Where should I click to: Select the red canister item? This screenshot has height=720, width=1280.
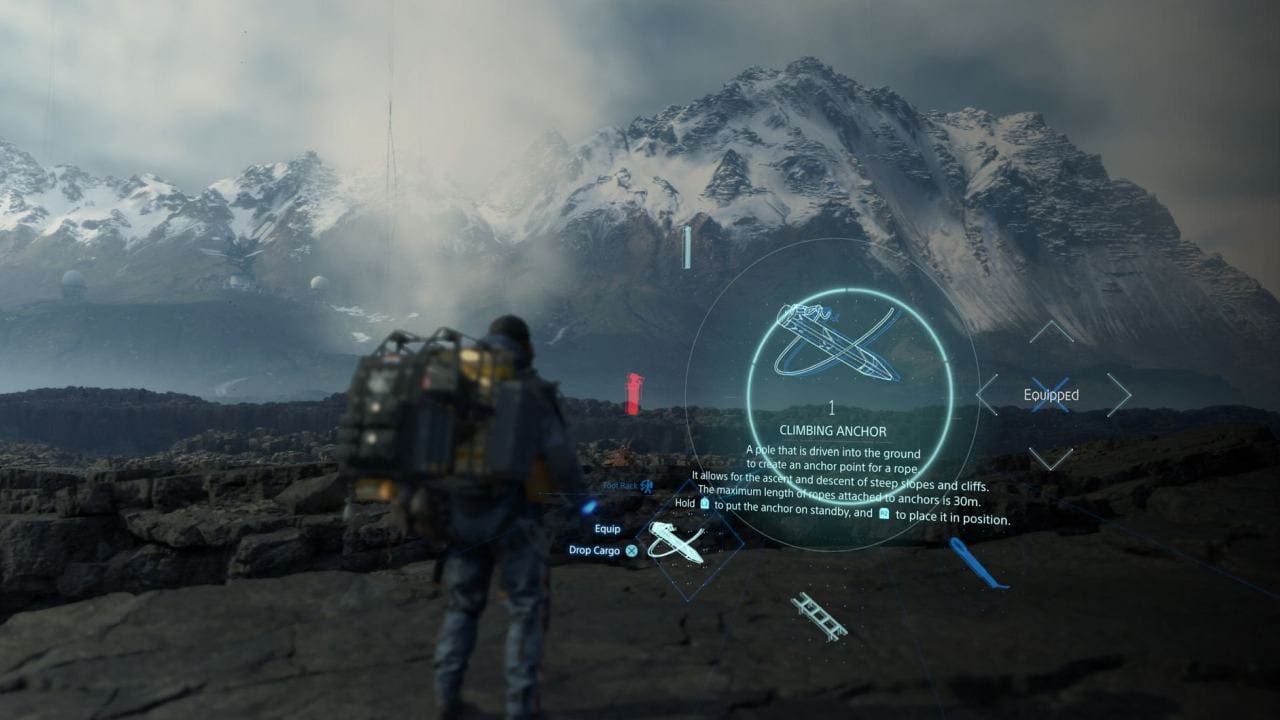(x=633, y=393)
